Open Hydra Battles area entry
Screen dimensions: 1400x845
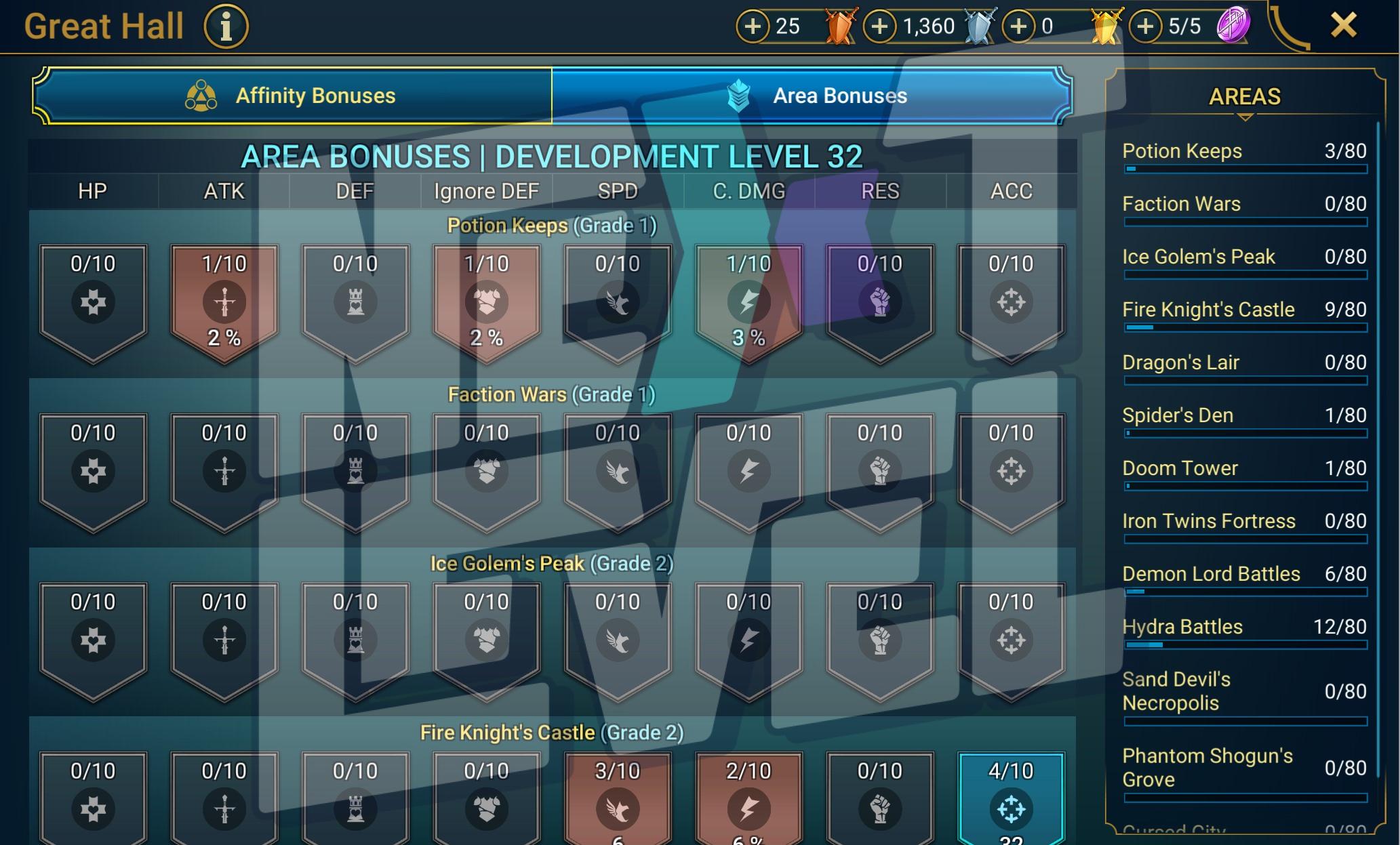point(1243,627)
